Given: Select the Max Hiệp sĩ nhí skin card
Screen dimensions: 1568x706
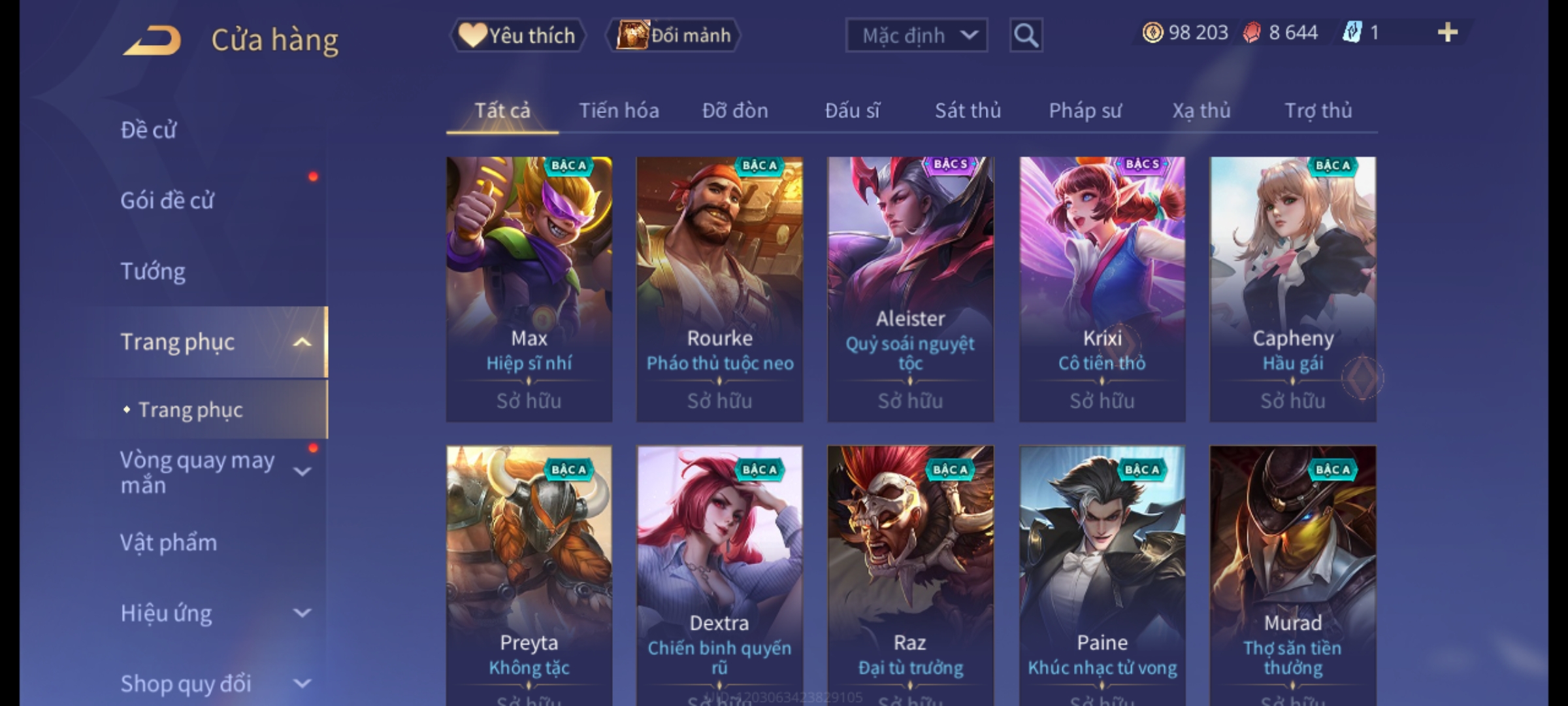Looking at the screenshot, I should coord(529,288).
